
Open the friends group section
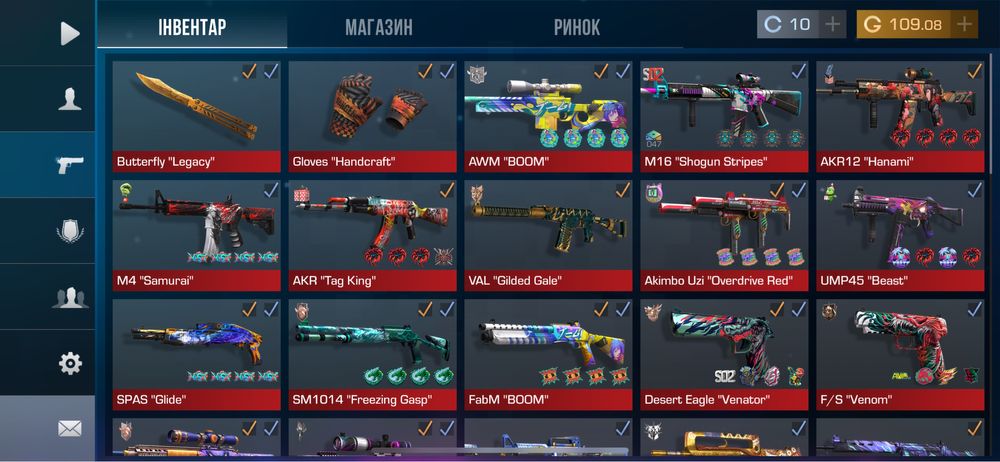pos(69,297)
